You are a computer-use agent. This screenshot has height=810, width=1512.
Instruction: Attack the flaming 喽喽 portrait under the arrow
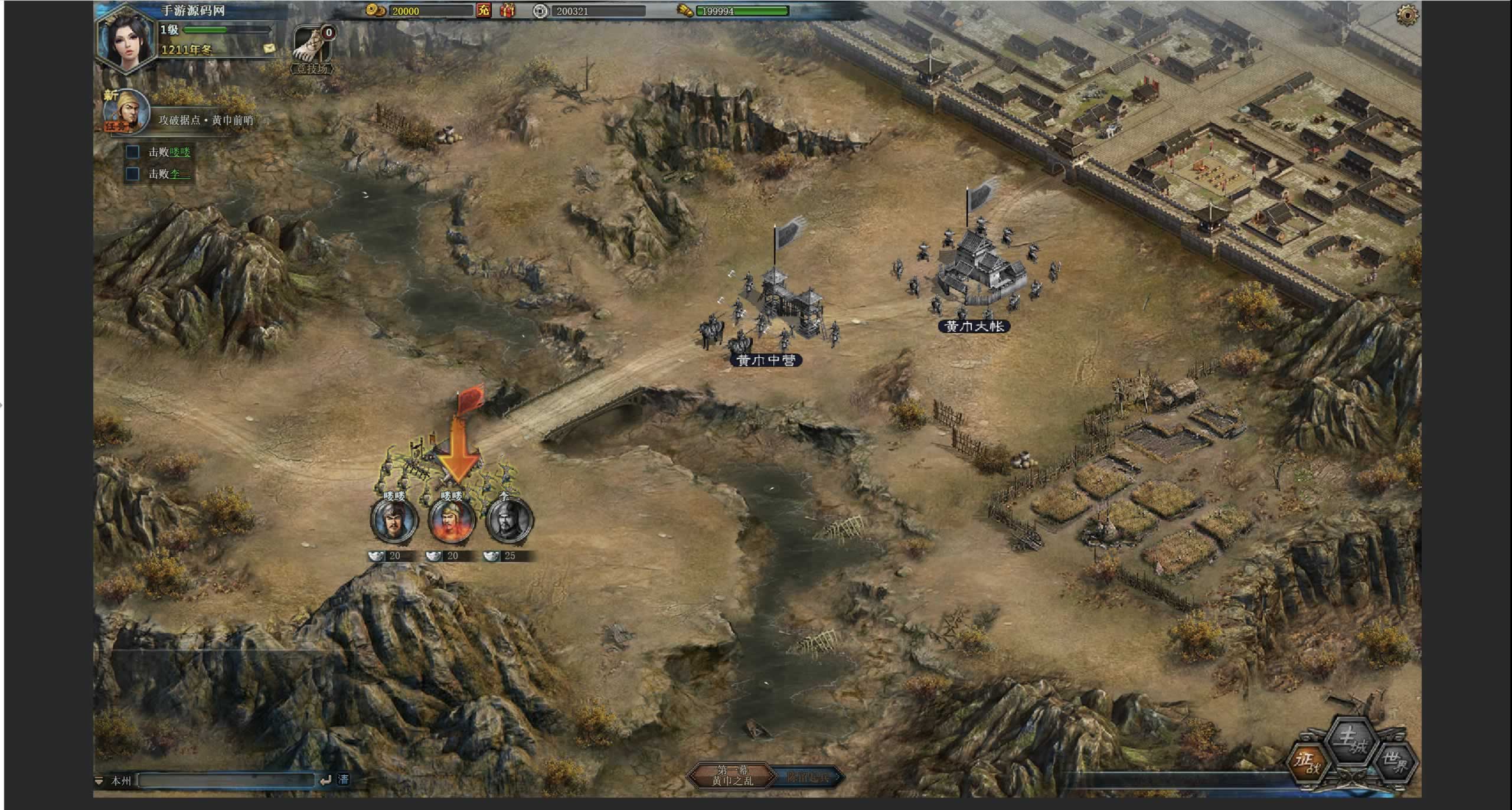click(452, 521)
